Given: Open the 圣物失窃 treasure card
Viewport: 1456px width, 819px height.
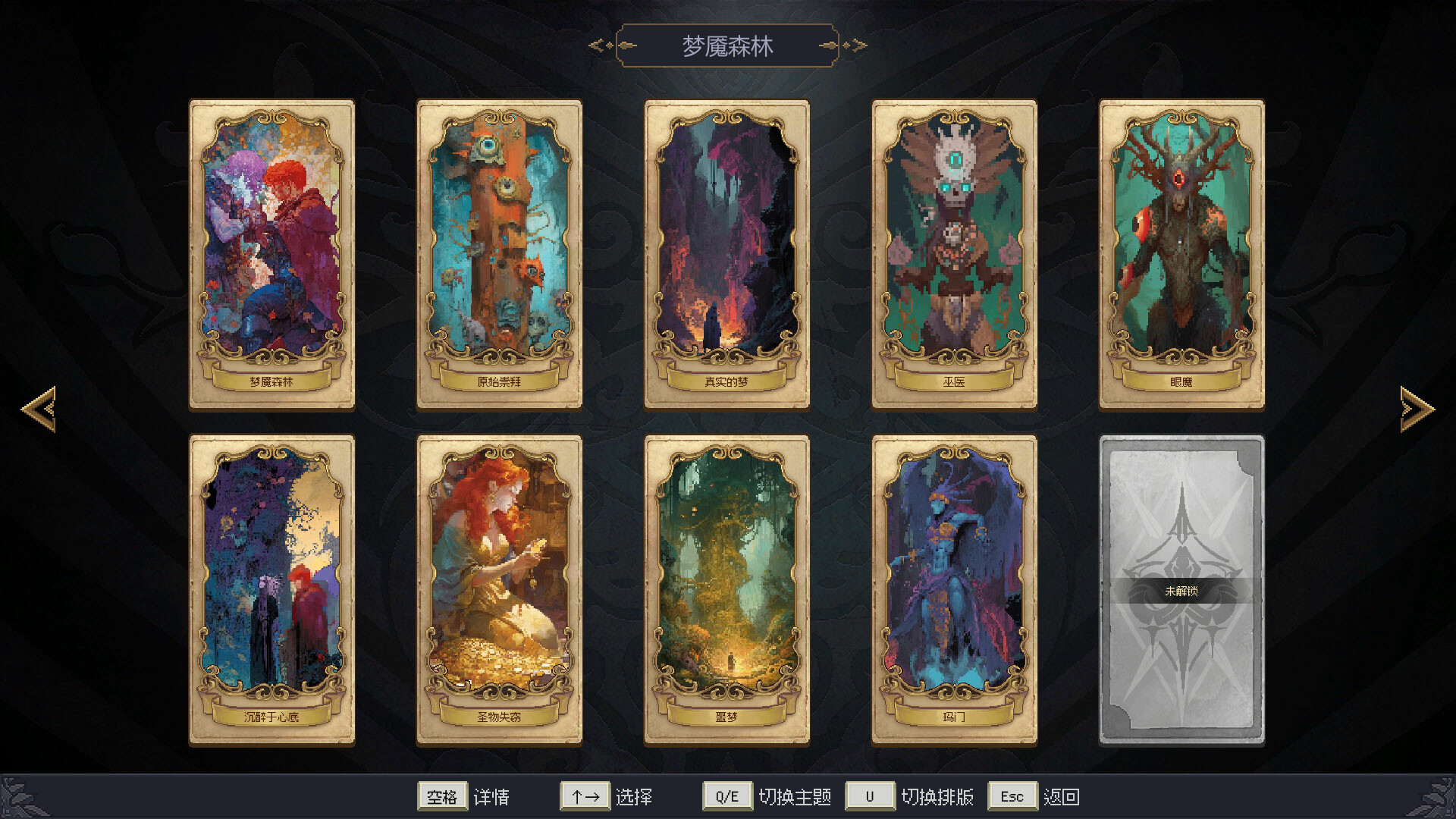Looking at the screenshot, I should coord(498,584).
